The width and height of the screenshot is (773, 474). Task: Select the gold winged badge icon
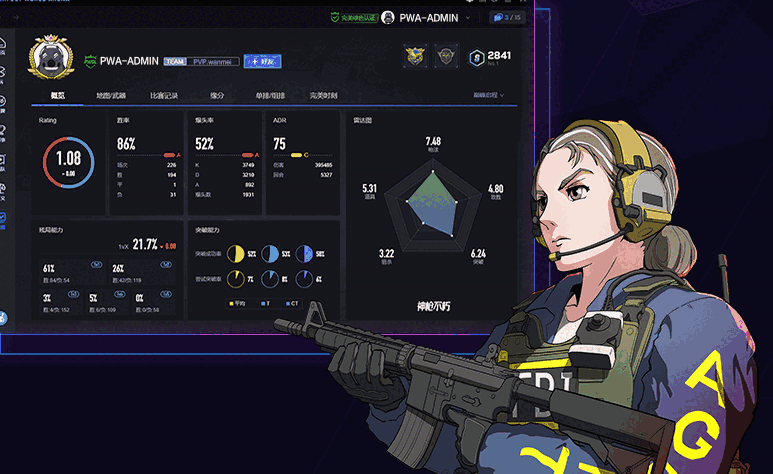point(415,57)
